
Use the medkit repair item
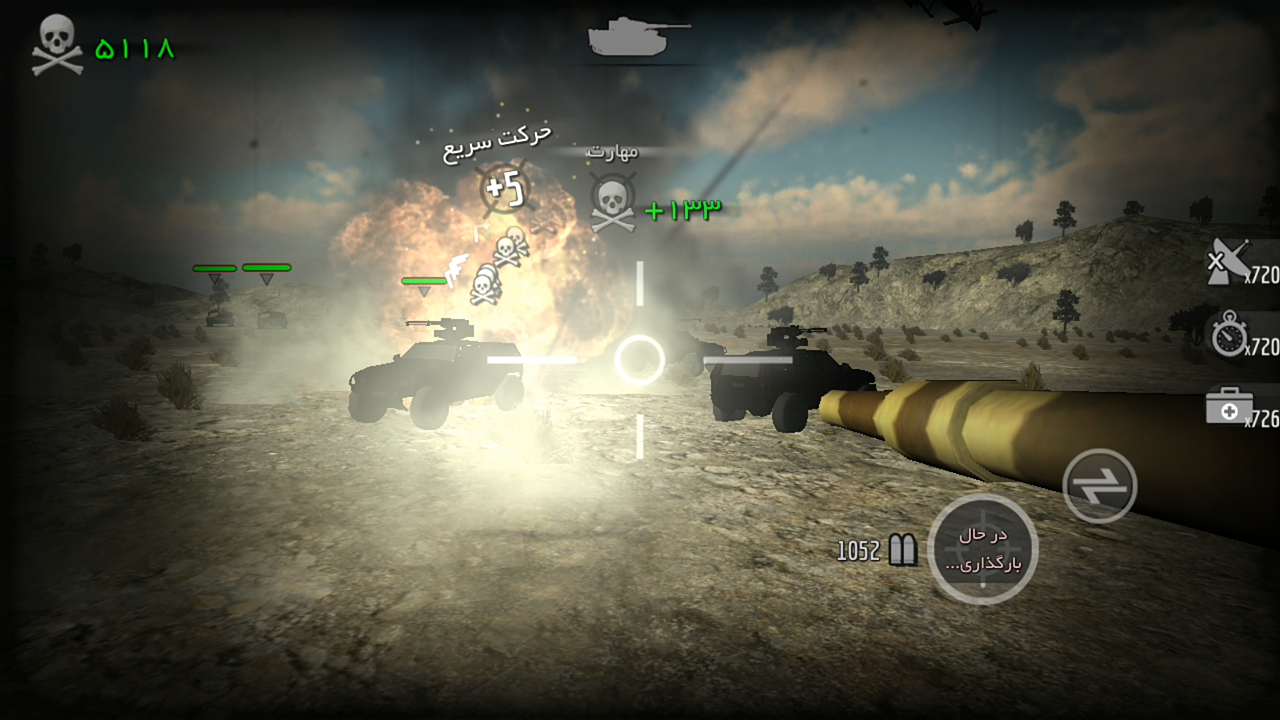[x=1230, y=407]
